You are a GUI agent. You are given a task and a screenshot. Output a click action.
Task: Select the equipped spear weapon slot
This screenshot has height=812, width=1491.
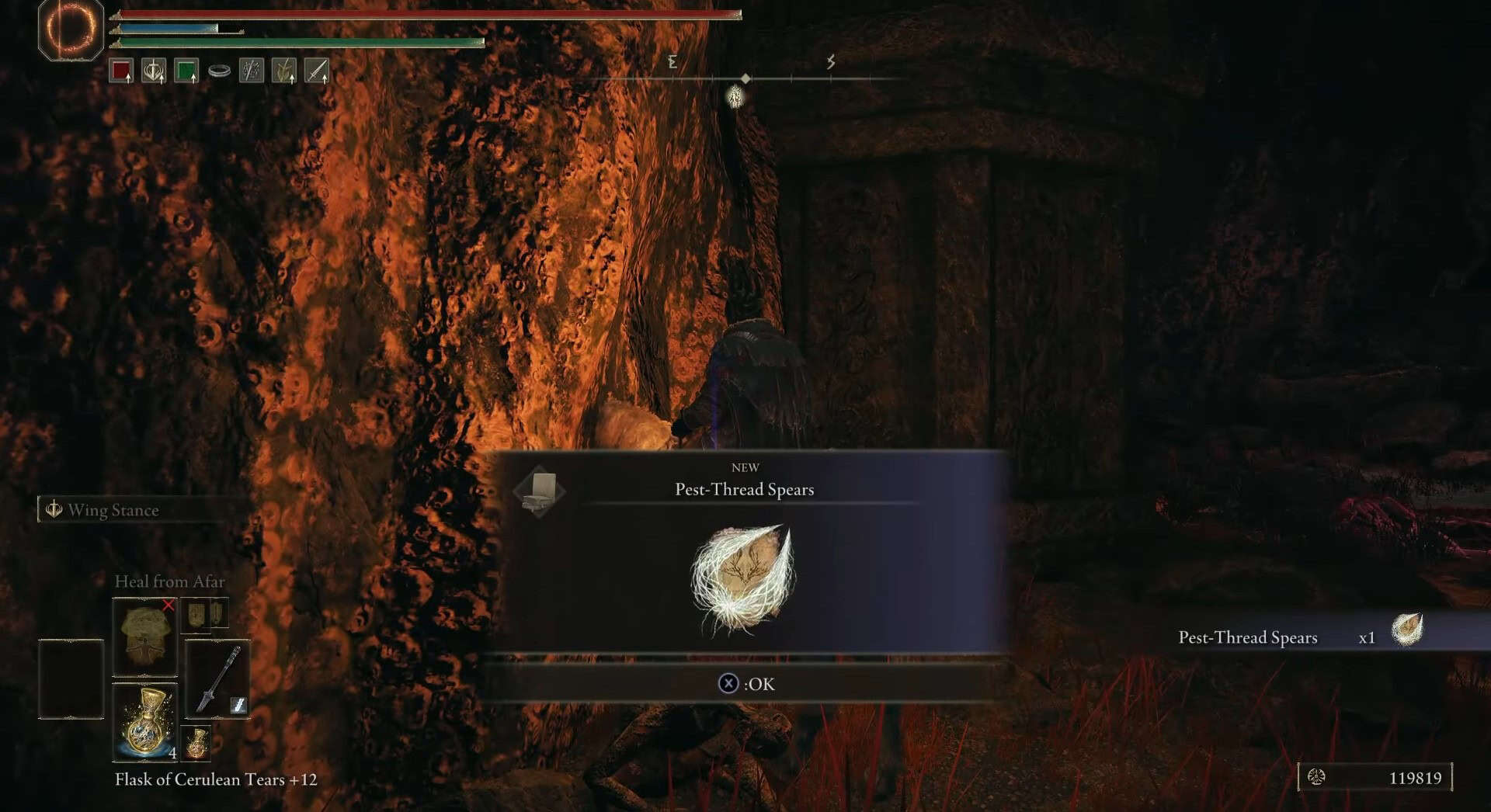217,679
